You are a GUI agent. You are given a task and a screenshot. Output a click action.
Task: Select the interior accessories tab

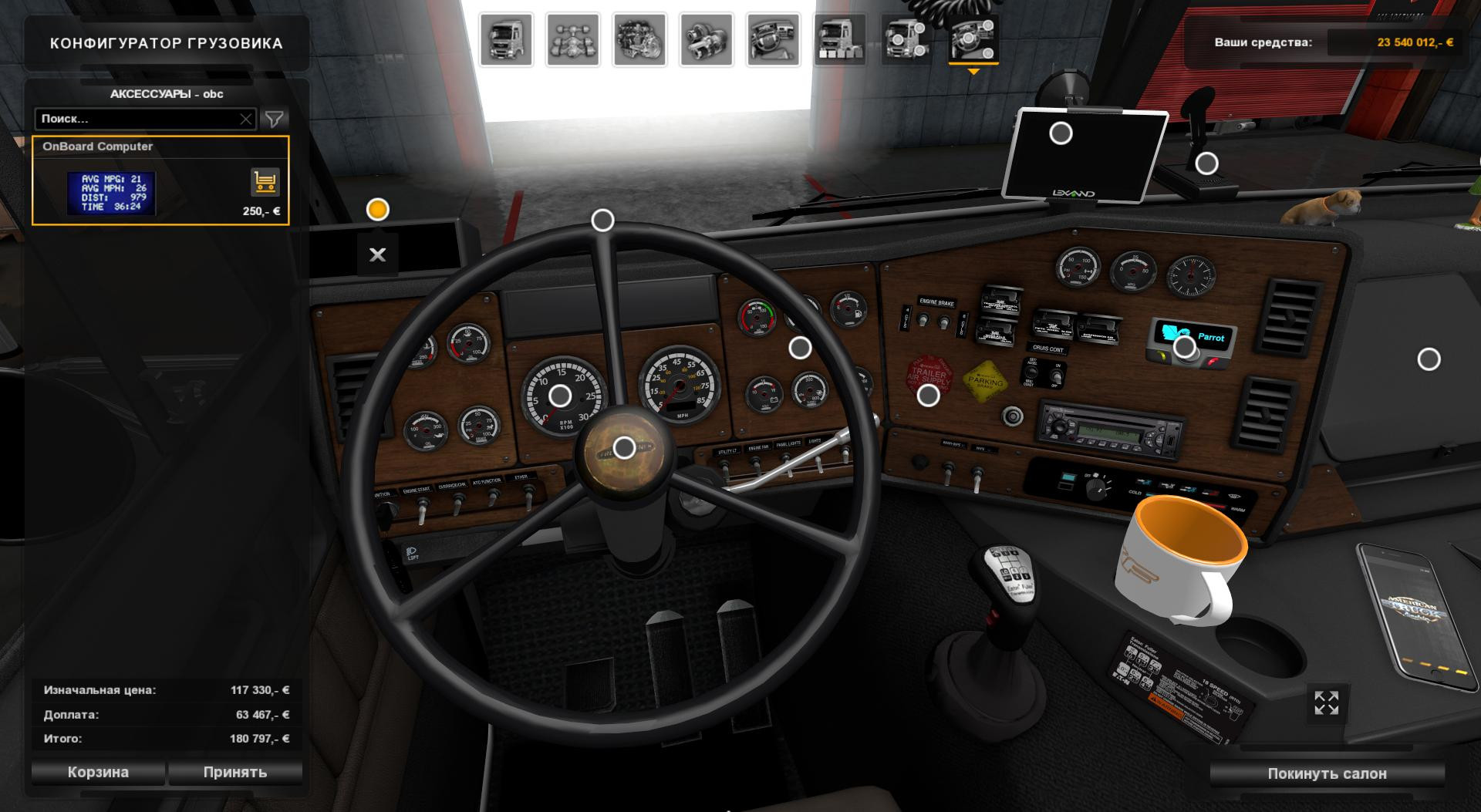[973, 40]
